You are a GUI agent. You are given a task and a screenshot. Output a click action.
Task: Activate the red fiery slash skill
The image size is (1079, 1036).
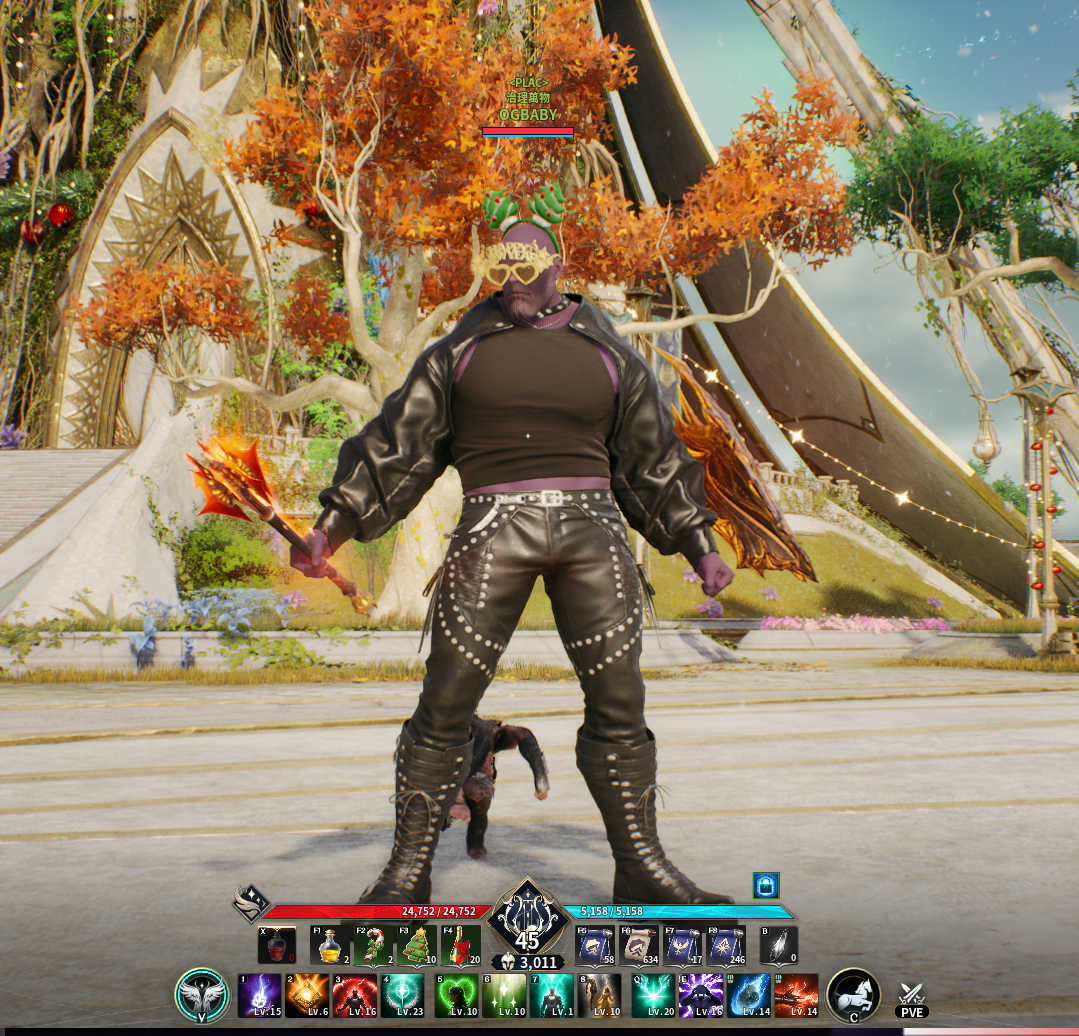pyautogui.click(x=797, y=995)
